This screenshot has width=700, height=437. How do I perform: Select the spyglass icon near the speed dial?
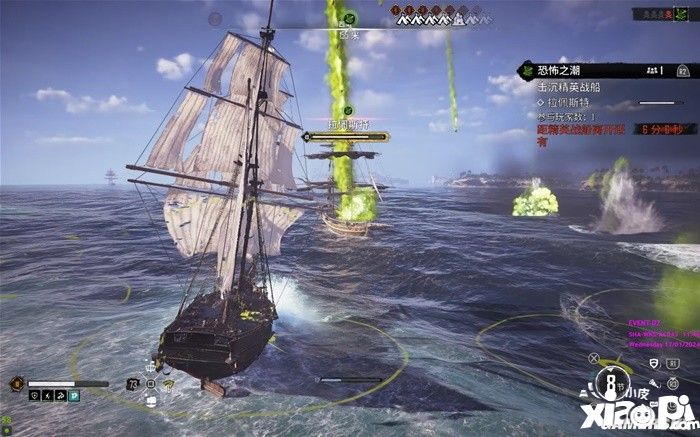654,381
